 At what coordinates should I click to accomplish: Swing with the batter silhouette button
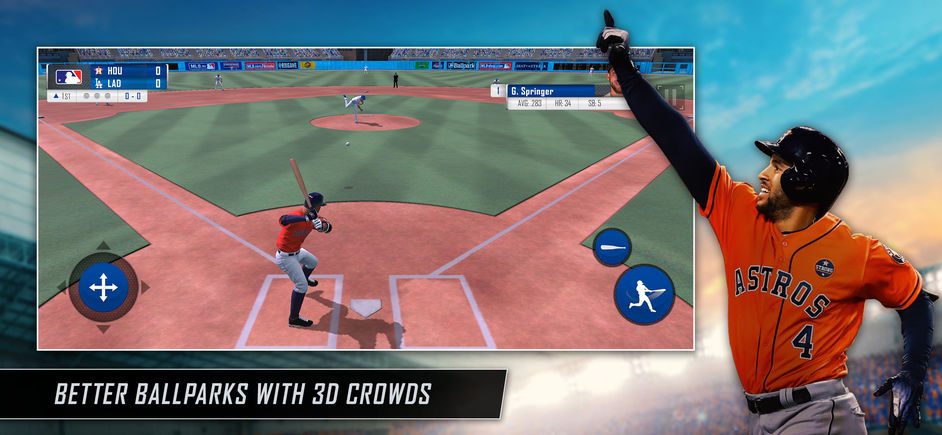click(644, 294)
